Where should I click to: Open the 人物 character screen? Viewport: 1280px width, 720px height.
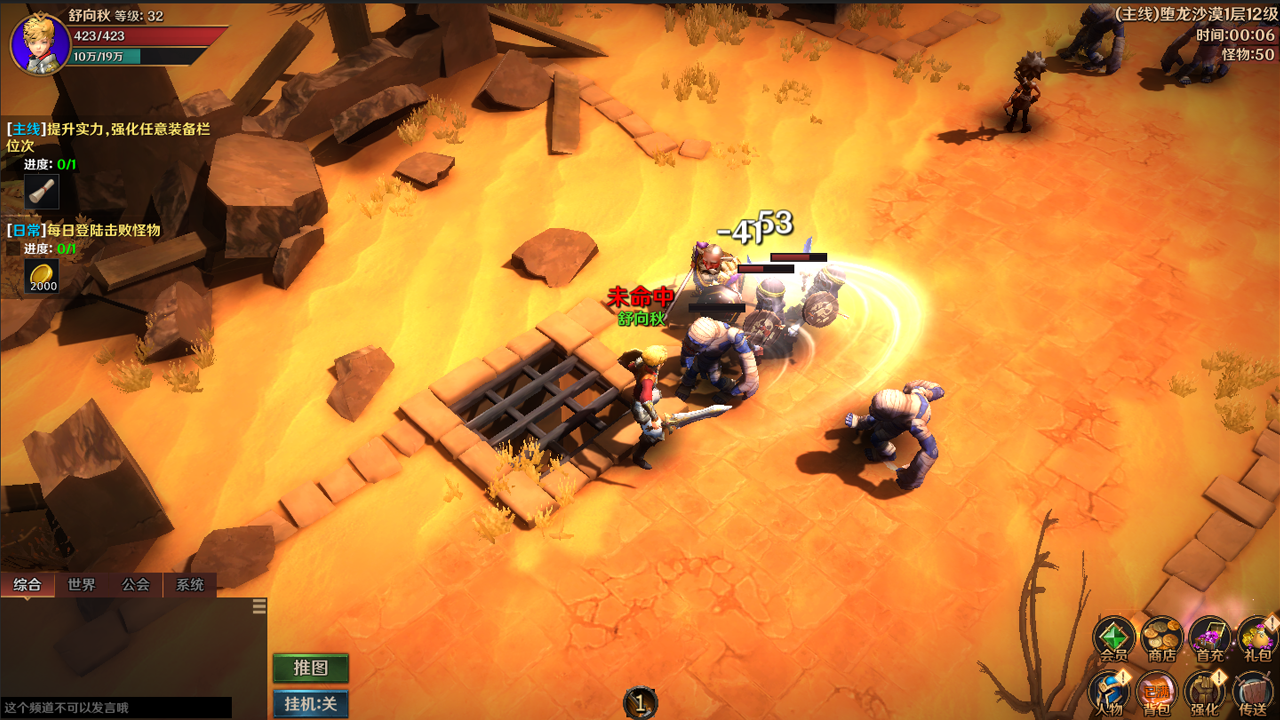(1108, 692)
